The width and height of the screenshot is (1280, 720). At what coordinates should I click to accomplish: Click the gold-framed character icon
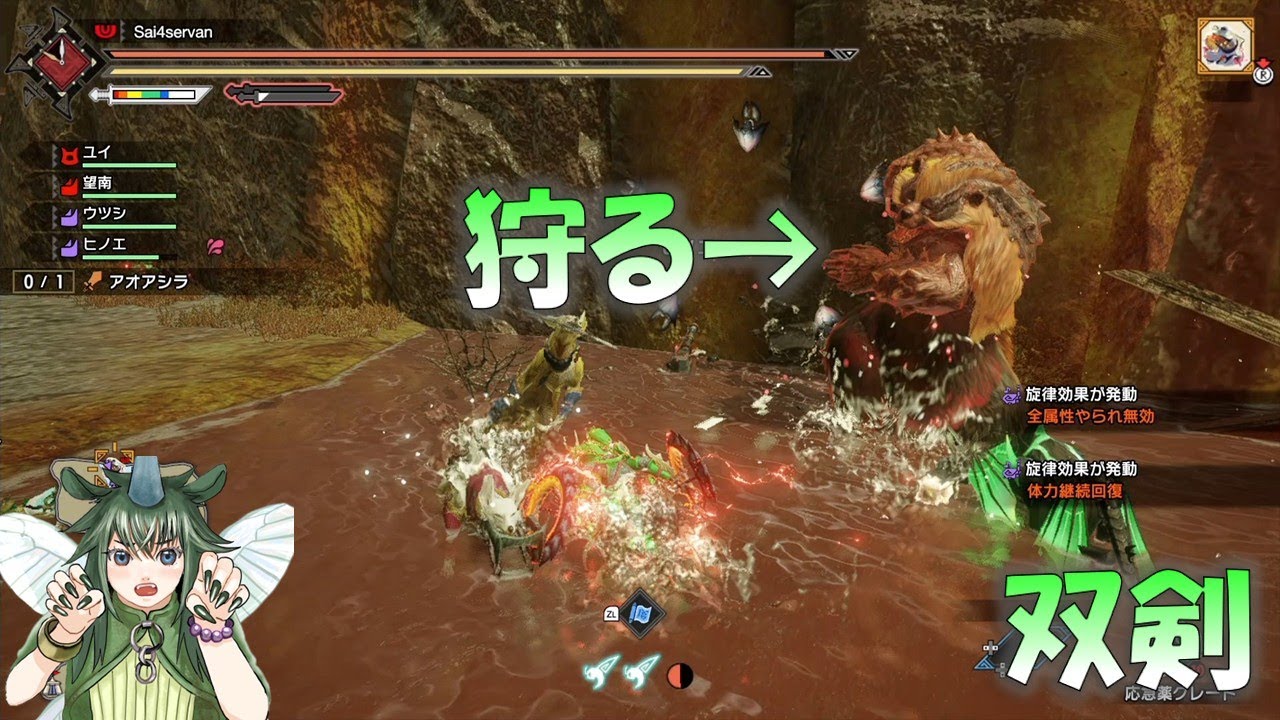pos(1225,48)
